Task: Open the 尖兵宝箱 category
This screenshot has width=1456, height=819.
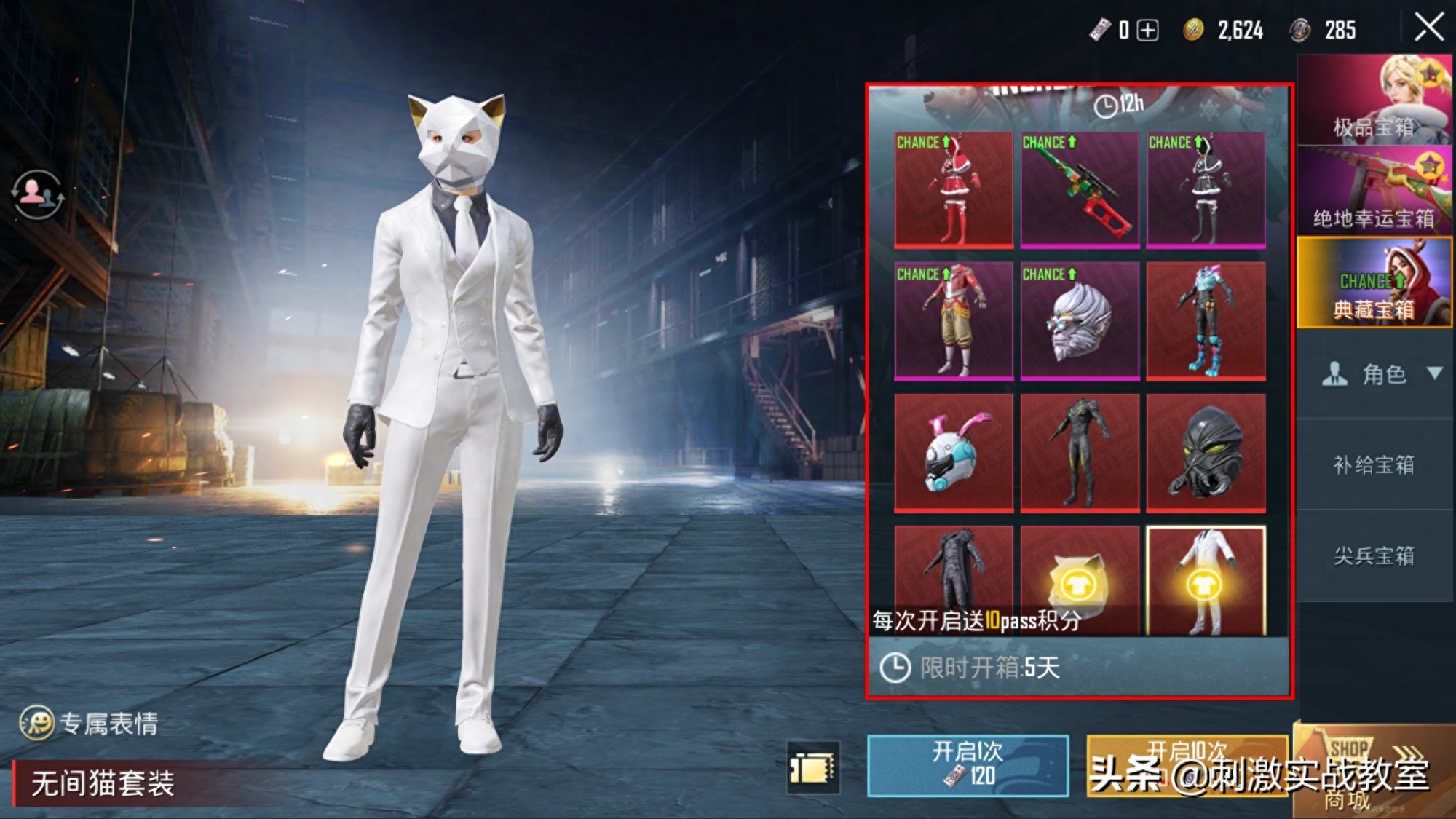Action: point(1374,555)
